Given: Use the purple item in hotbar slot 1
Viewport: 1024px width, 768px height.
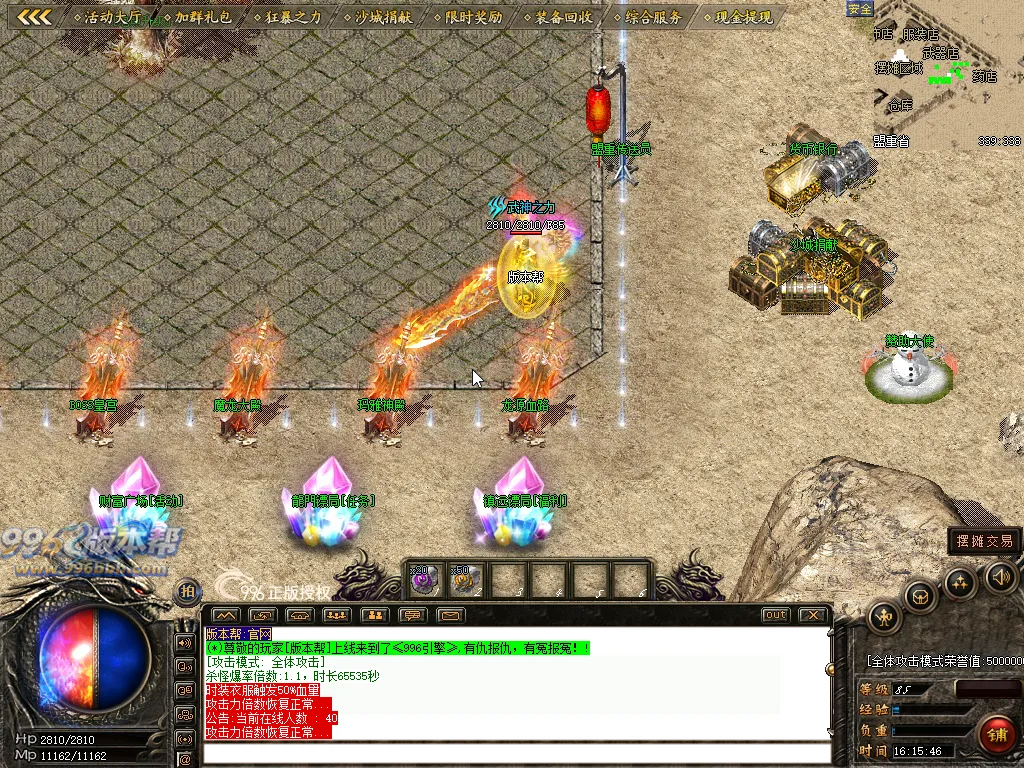Looking at the screenshot, I should (x=424, y=580).
